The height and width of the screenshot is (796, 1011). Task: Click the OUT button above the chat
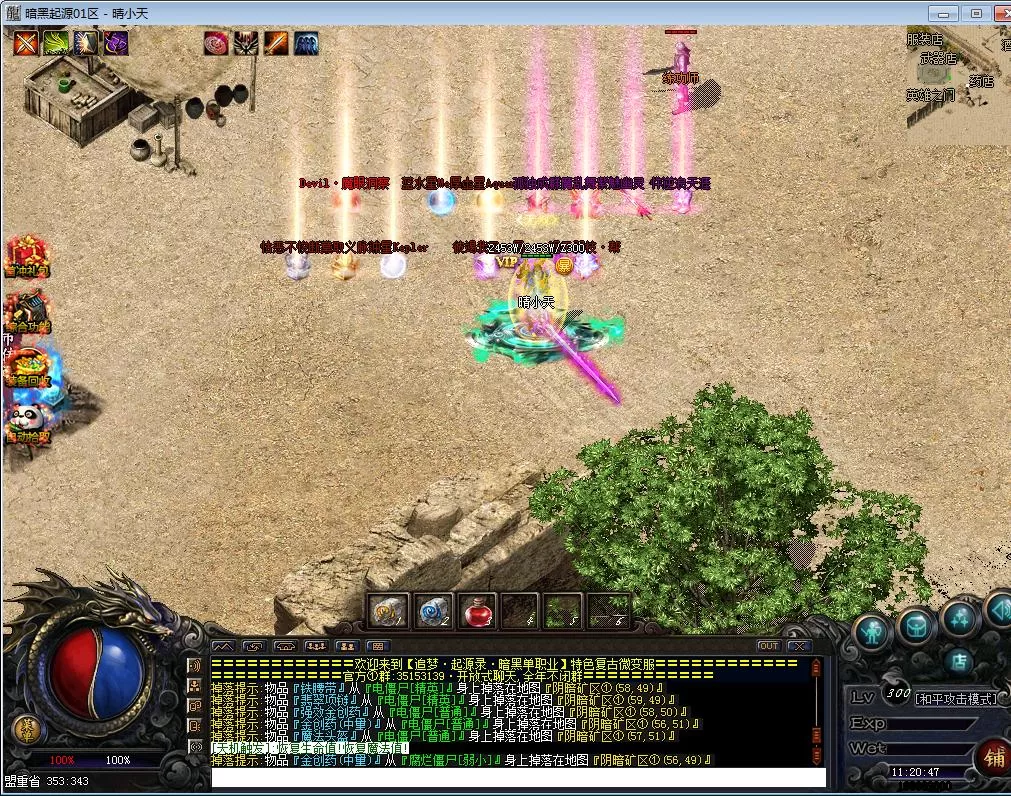coord(768,646)
